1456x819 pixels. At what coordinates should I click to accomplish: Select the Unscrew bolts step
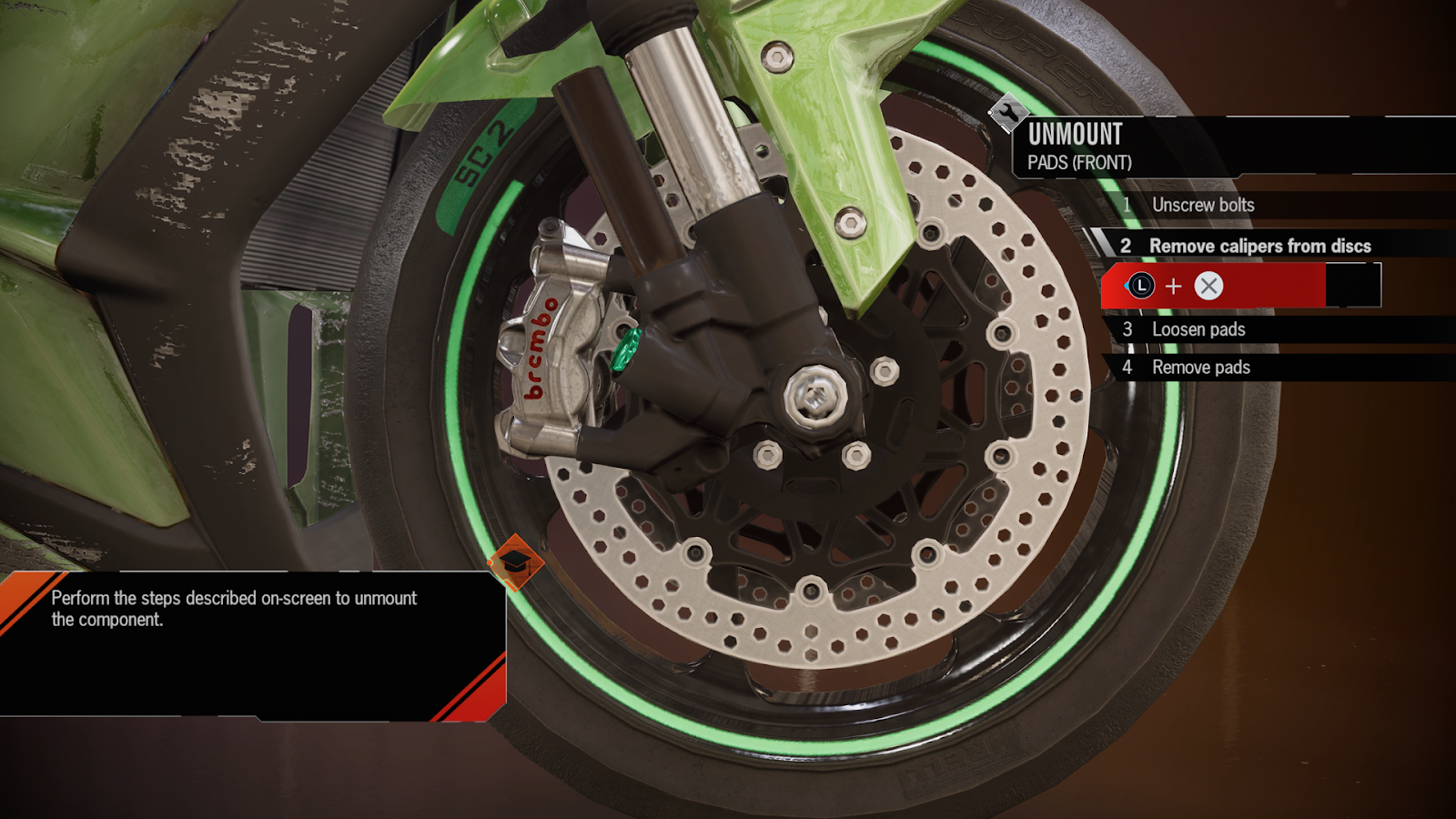1203,205
